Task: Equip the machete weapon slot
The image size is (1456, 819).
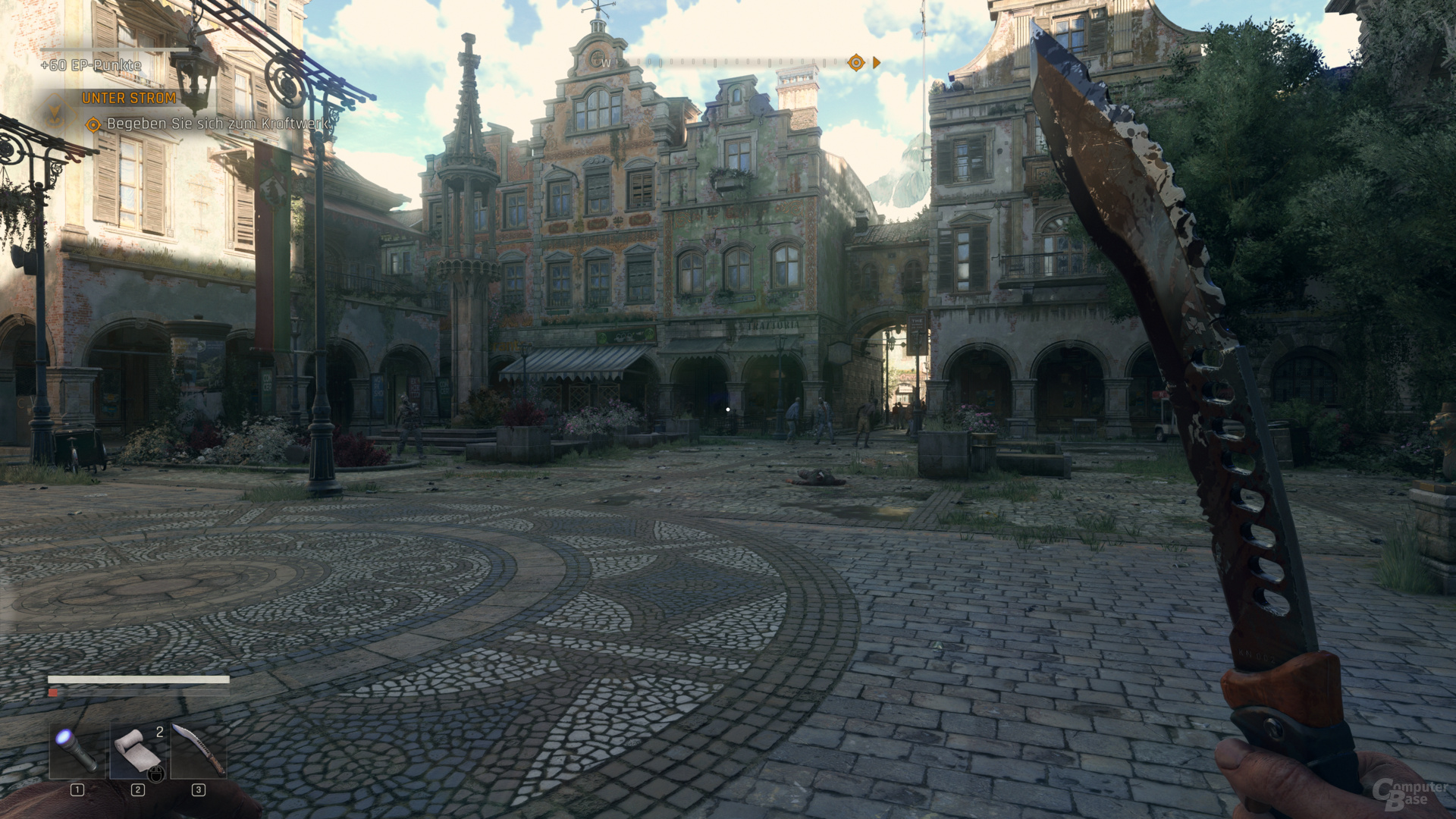Action: tap(199, 750)
